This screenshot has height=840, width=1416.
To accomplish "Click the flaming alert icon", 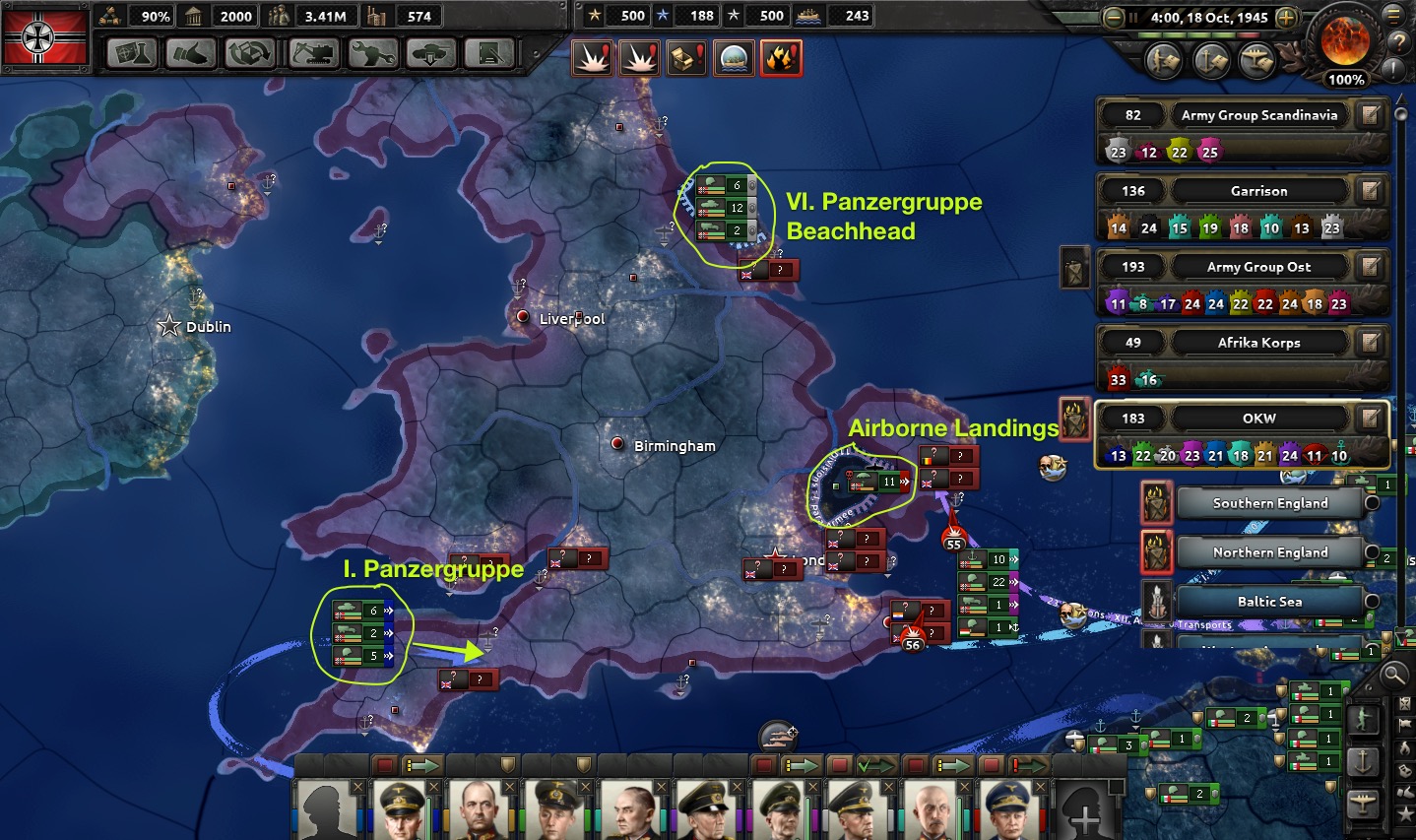I will 781,59.
